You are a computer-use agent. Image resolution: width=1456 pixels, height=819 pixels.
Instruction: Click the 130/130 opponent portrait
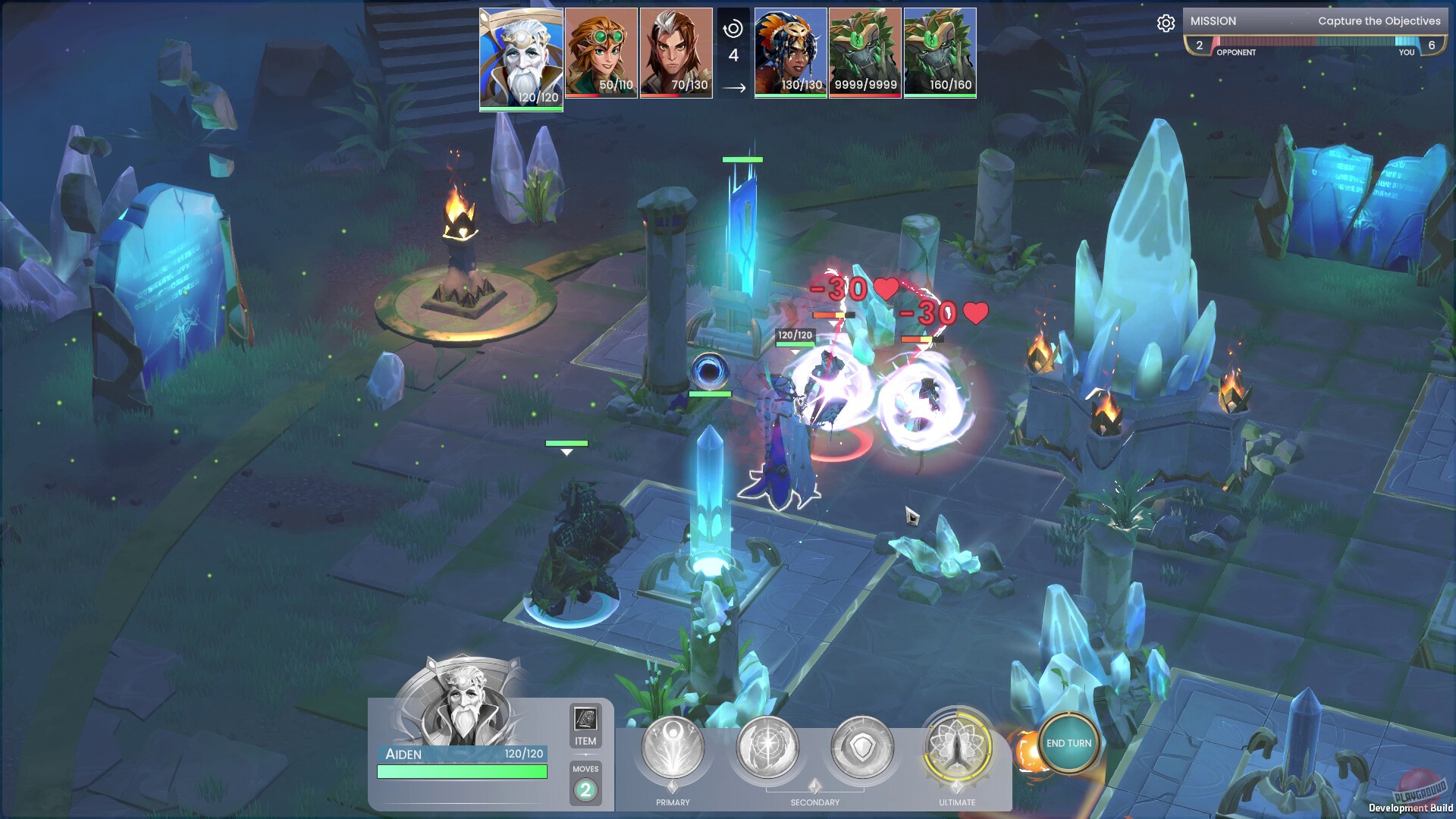(x=791, y=53)
